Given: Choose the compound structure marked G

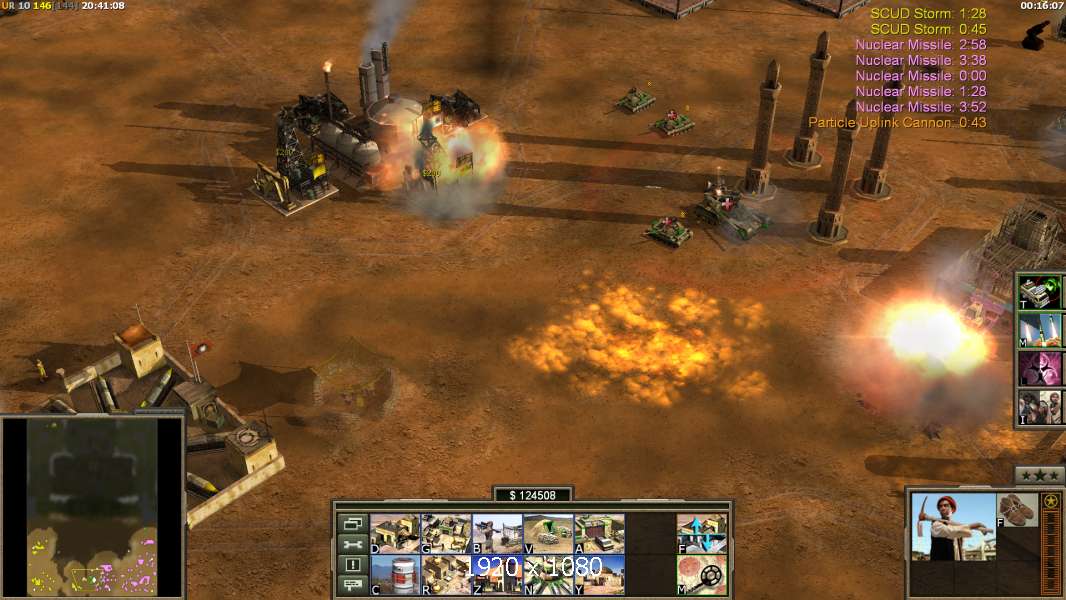Looking at the screenshot, I should pos(446,534).
